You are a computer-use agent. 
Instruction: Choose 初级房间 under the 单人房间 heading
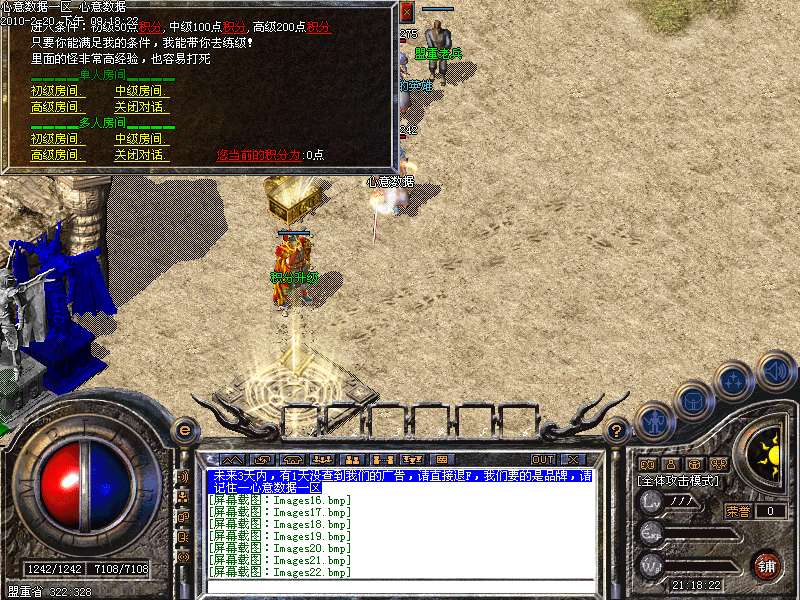click(55, 91)
